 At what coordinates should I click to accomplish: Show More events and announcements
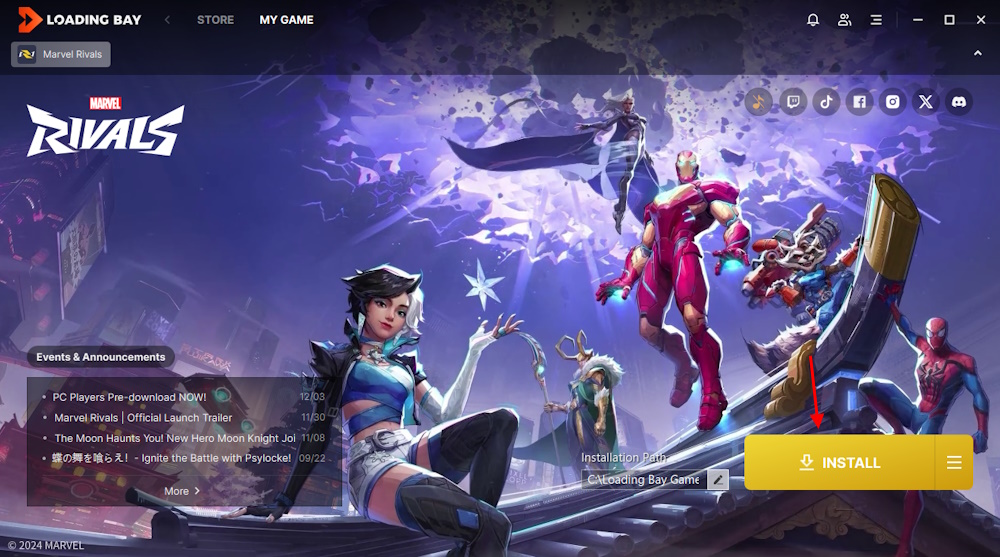pos(182,491)
